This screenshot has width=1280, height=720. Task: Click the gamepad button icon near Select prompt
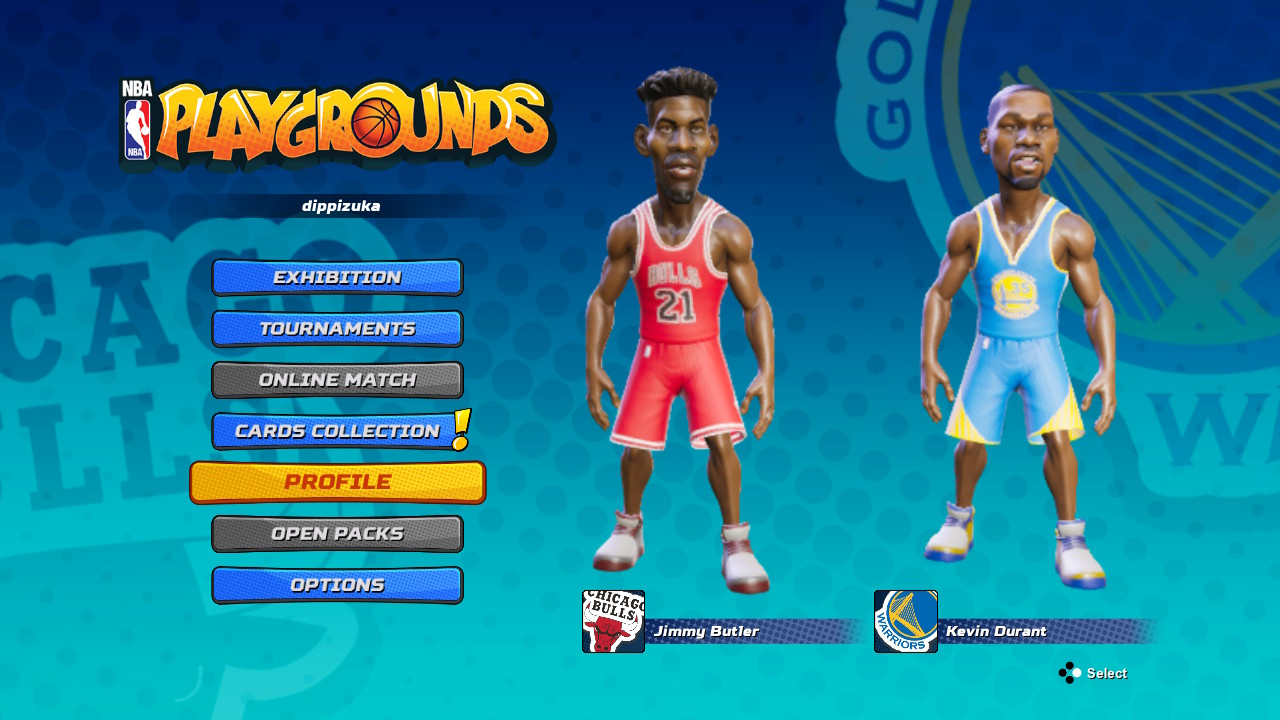pyautogui.click(x=1070, y=673)
